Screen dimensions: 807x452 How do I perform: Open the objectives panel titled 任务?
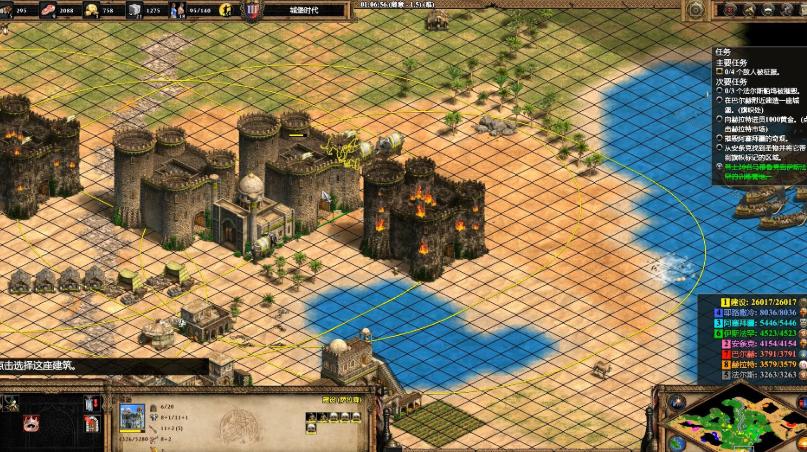(x=721, y=52)
